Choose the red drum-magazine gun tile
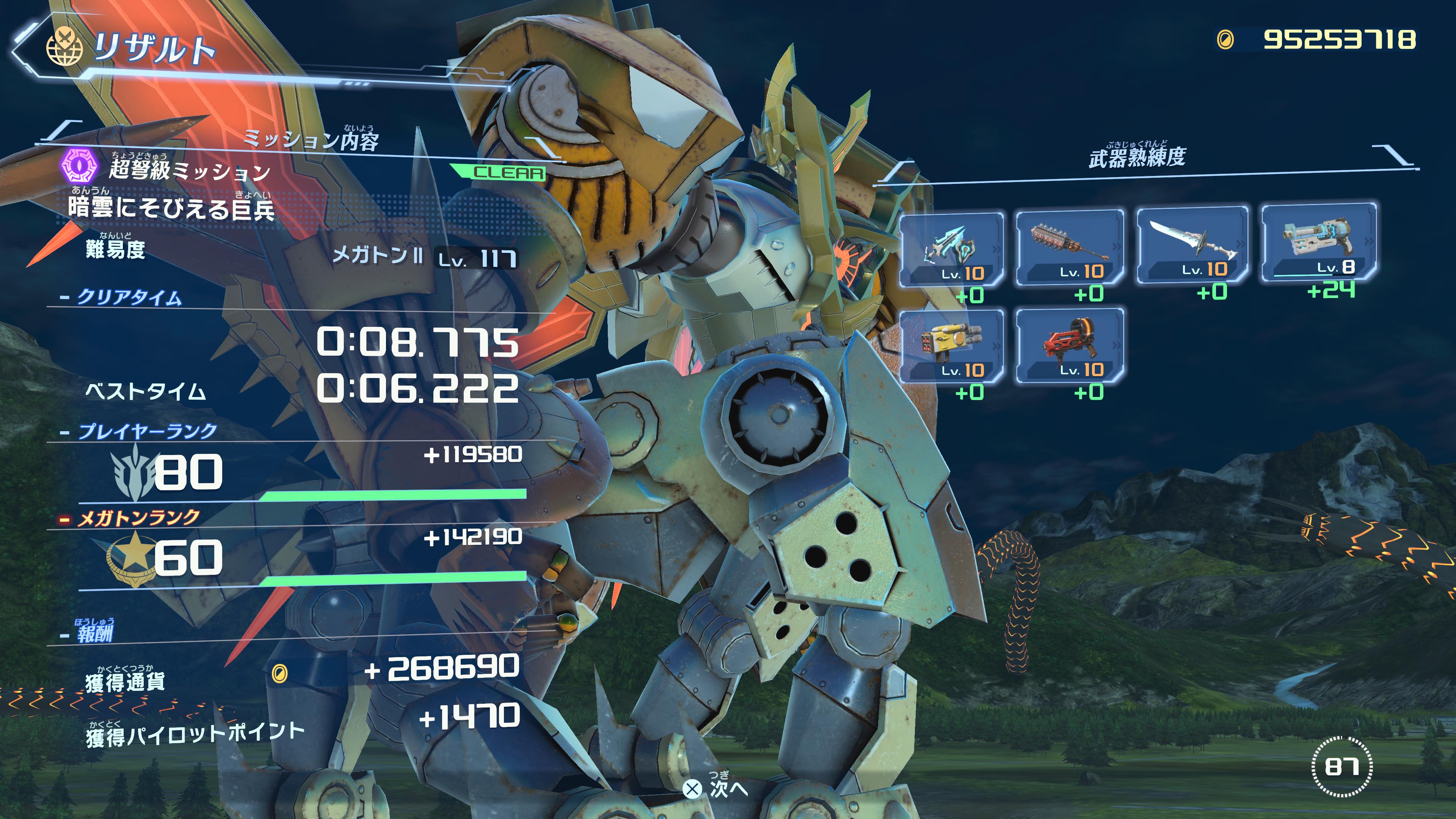The image size is (1456, 819). 1069,345
